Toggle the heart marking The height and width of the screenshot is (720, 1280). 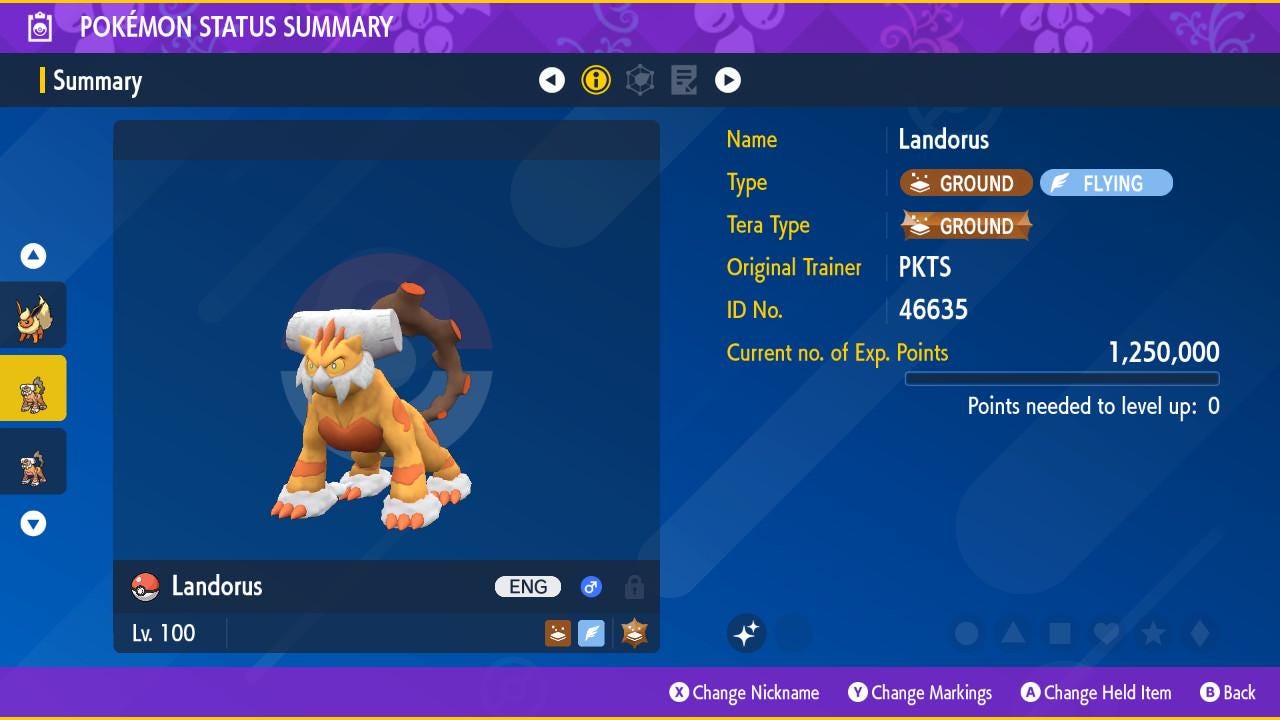pos(1106,633)
